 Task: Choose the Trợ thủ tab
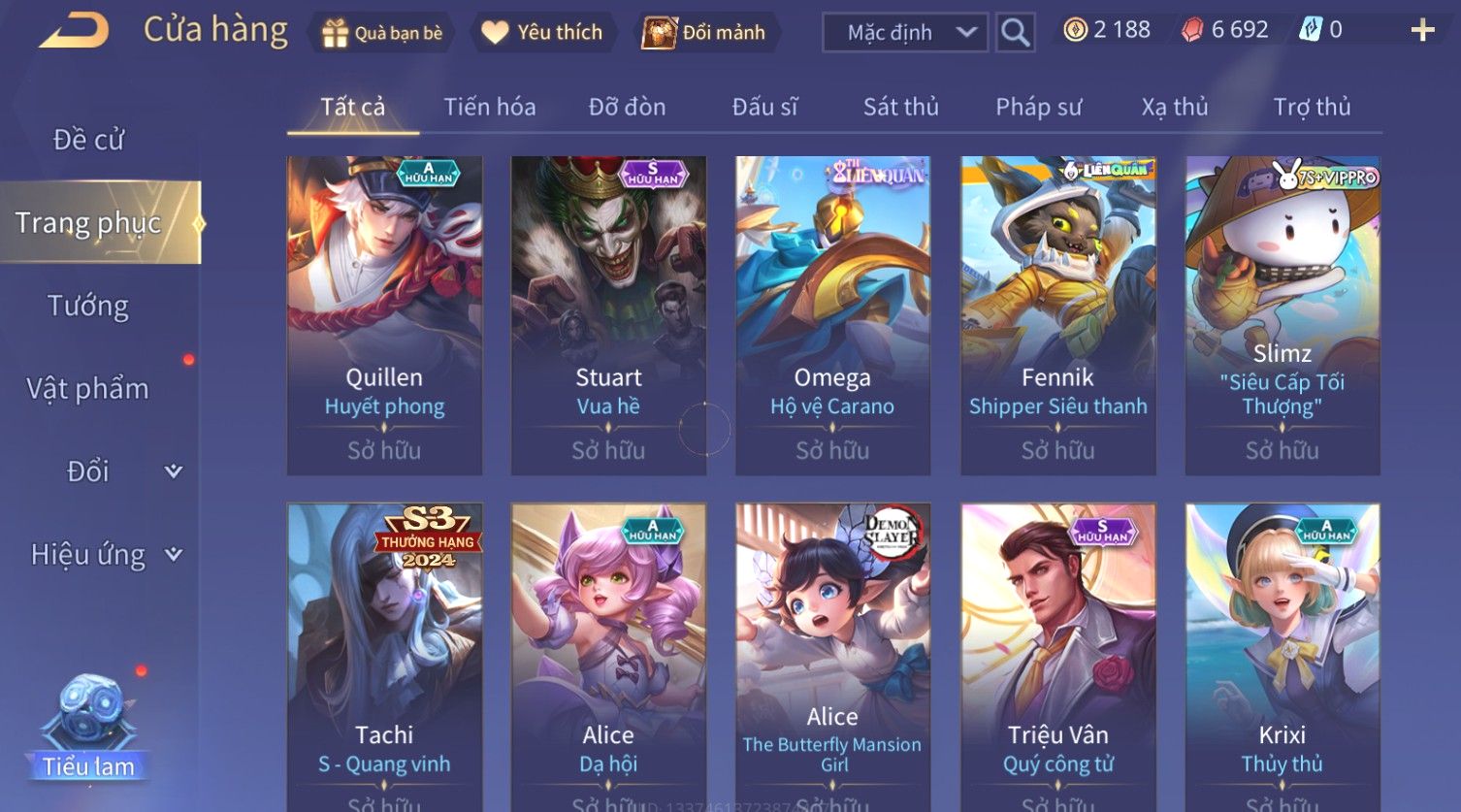(x=1312, y=107)
